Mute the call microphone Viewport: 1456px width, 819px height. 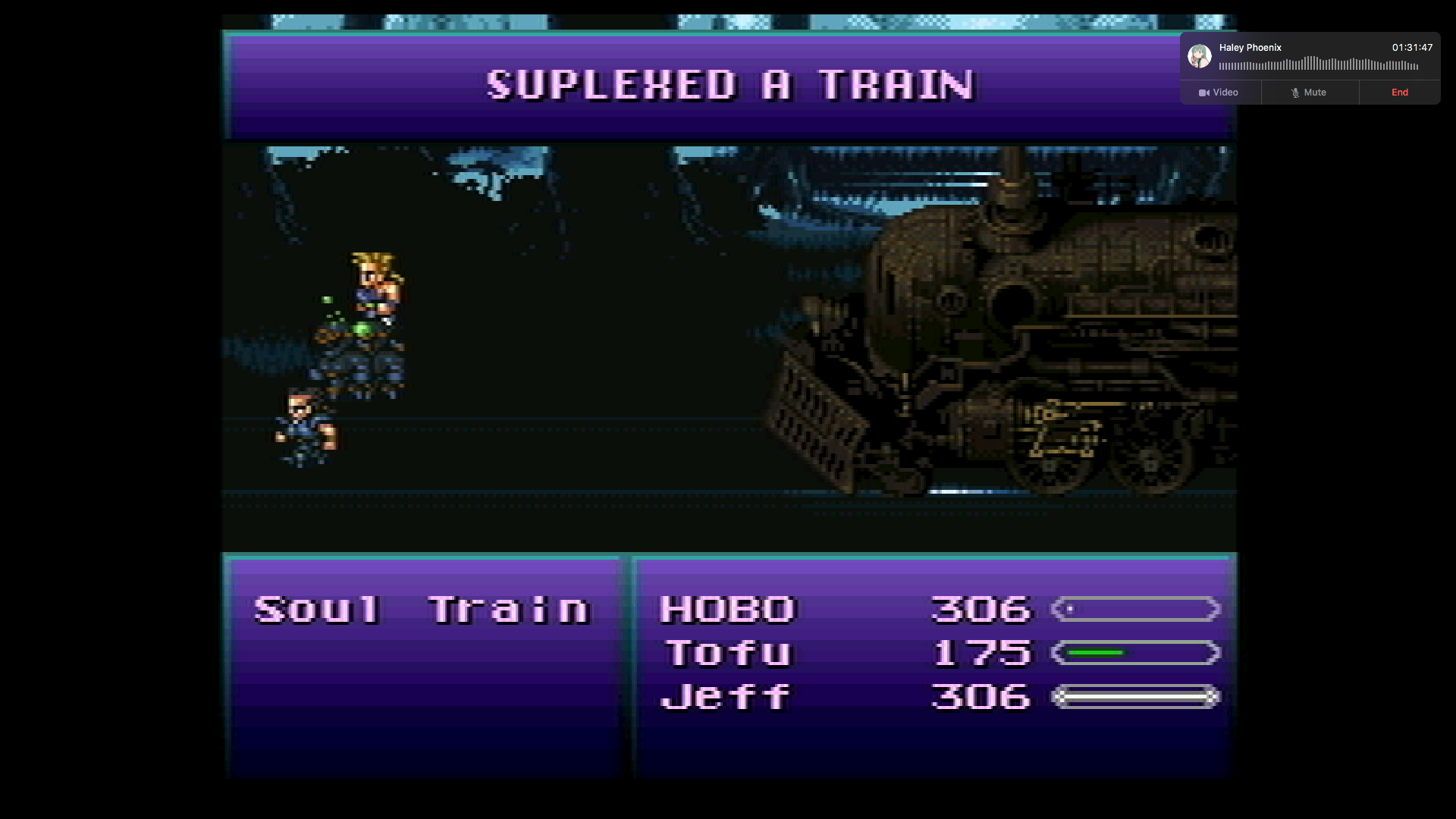coord(1309,93)
